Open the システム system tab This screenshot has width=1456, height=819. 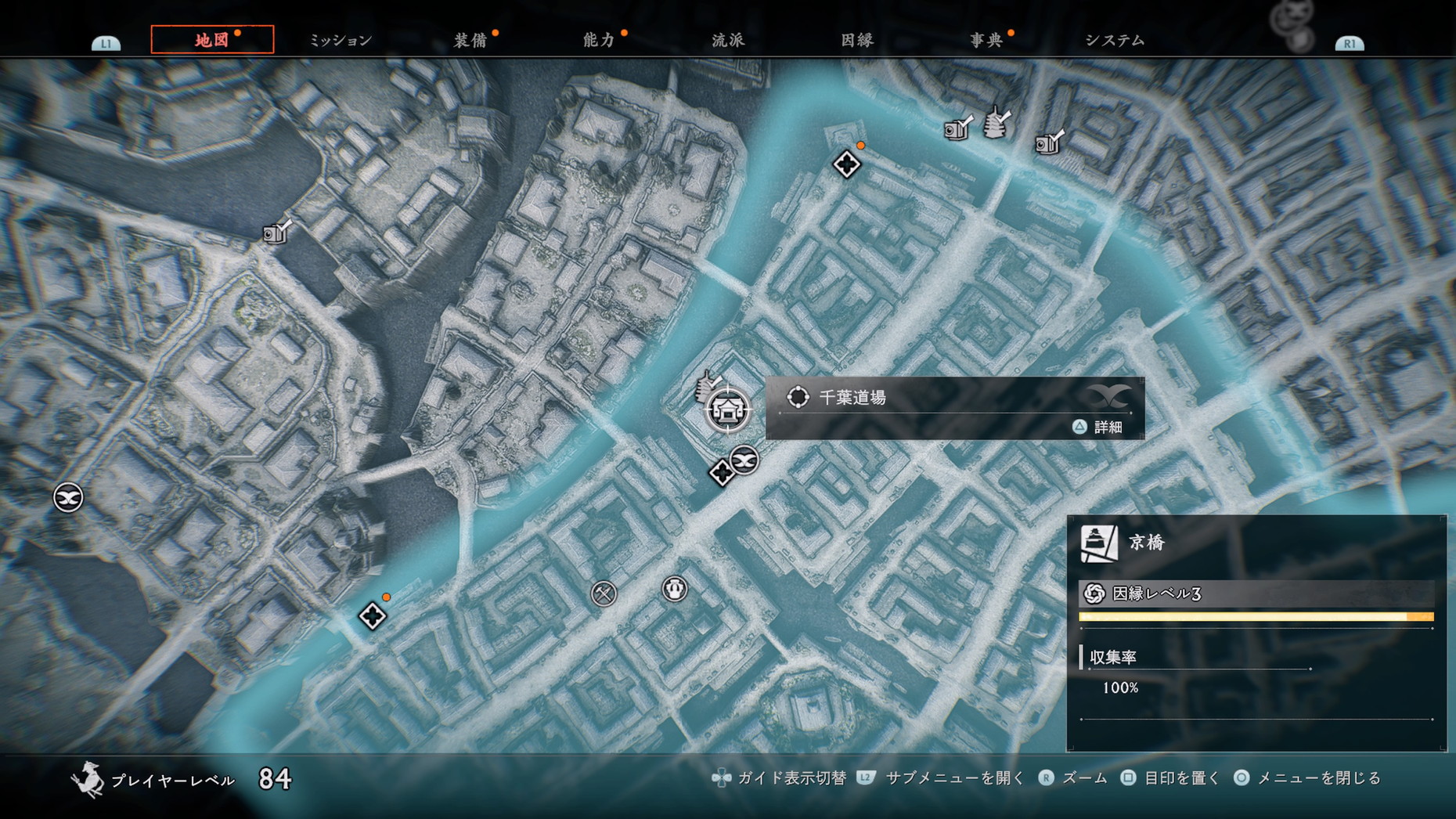(x=1115, y=40)
